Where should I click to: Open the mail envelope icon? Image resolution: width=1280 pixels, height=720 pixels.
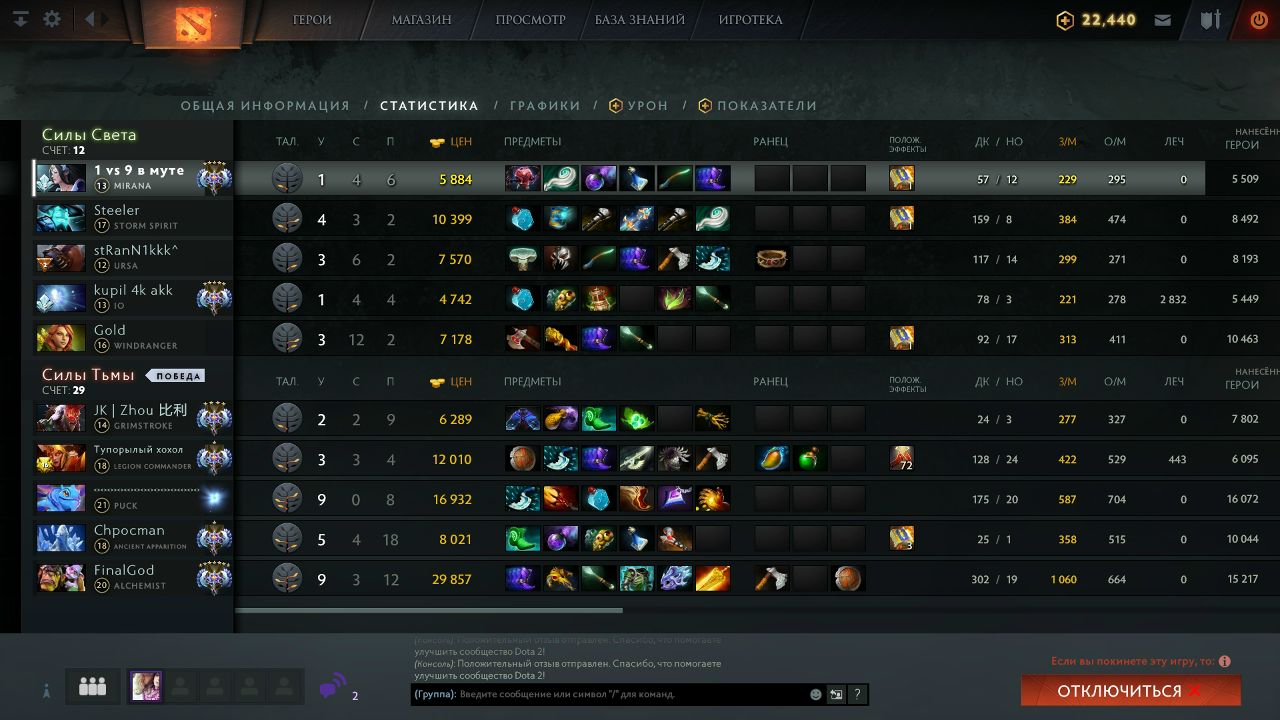point(1163,20)
